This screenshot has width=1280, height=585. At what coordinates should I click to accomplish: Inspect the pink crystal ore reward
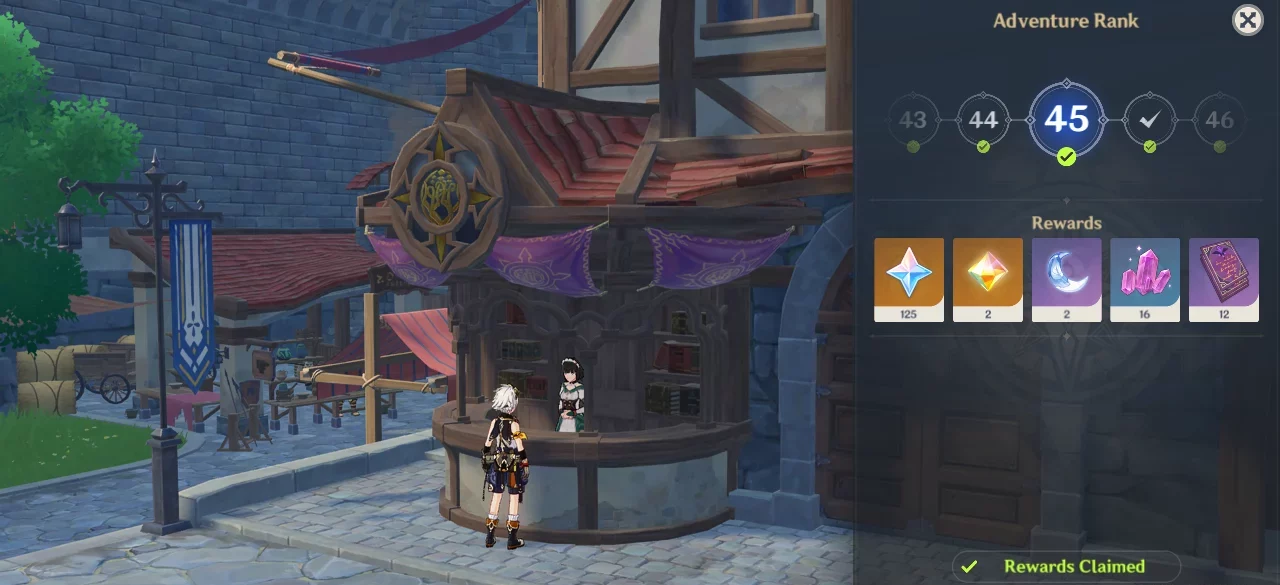tap(1145, 279)
